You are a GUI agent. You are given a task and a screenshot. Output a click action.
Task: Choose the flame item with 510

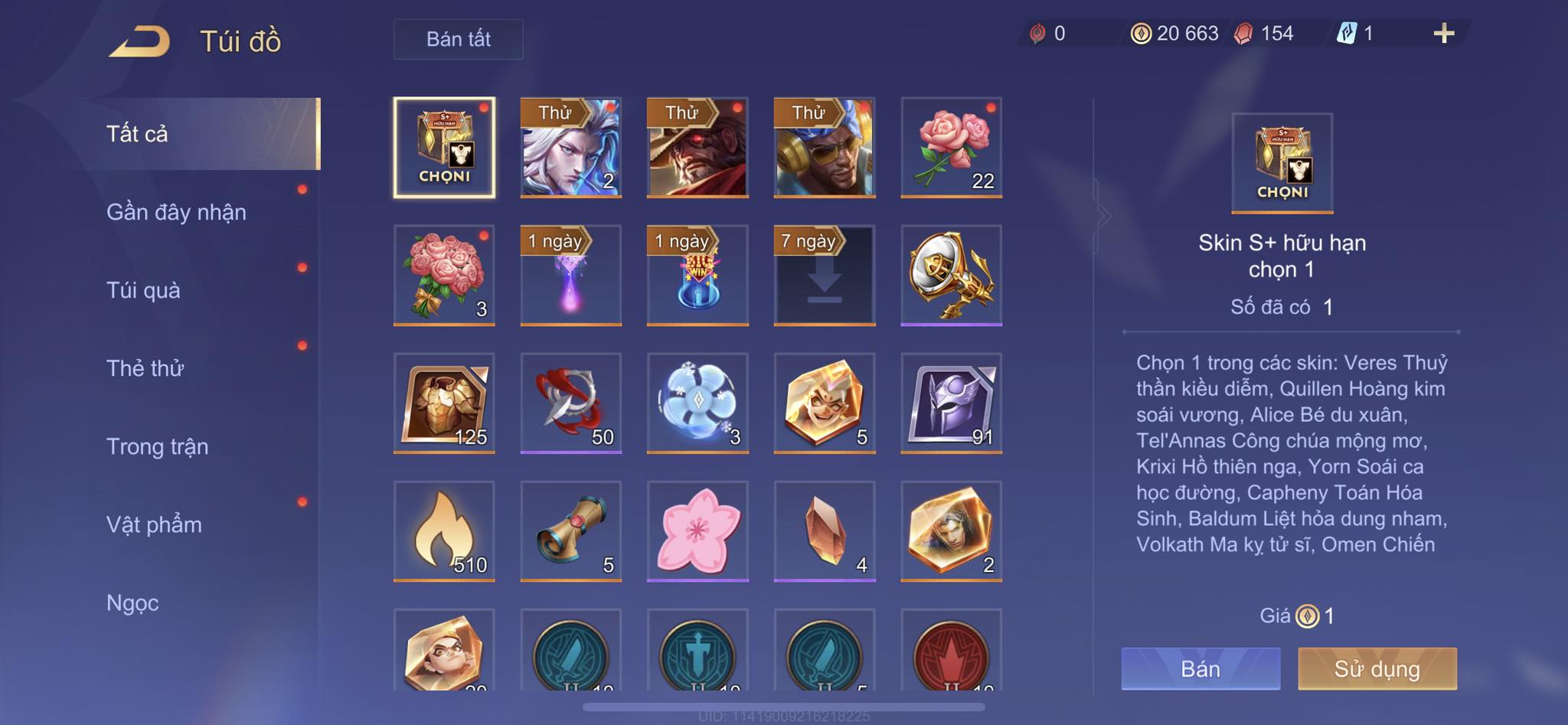tap(444, 531)
